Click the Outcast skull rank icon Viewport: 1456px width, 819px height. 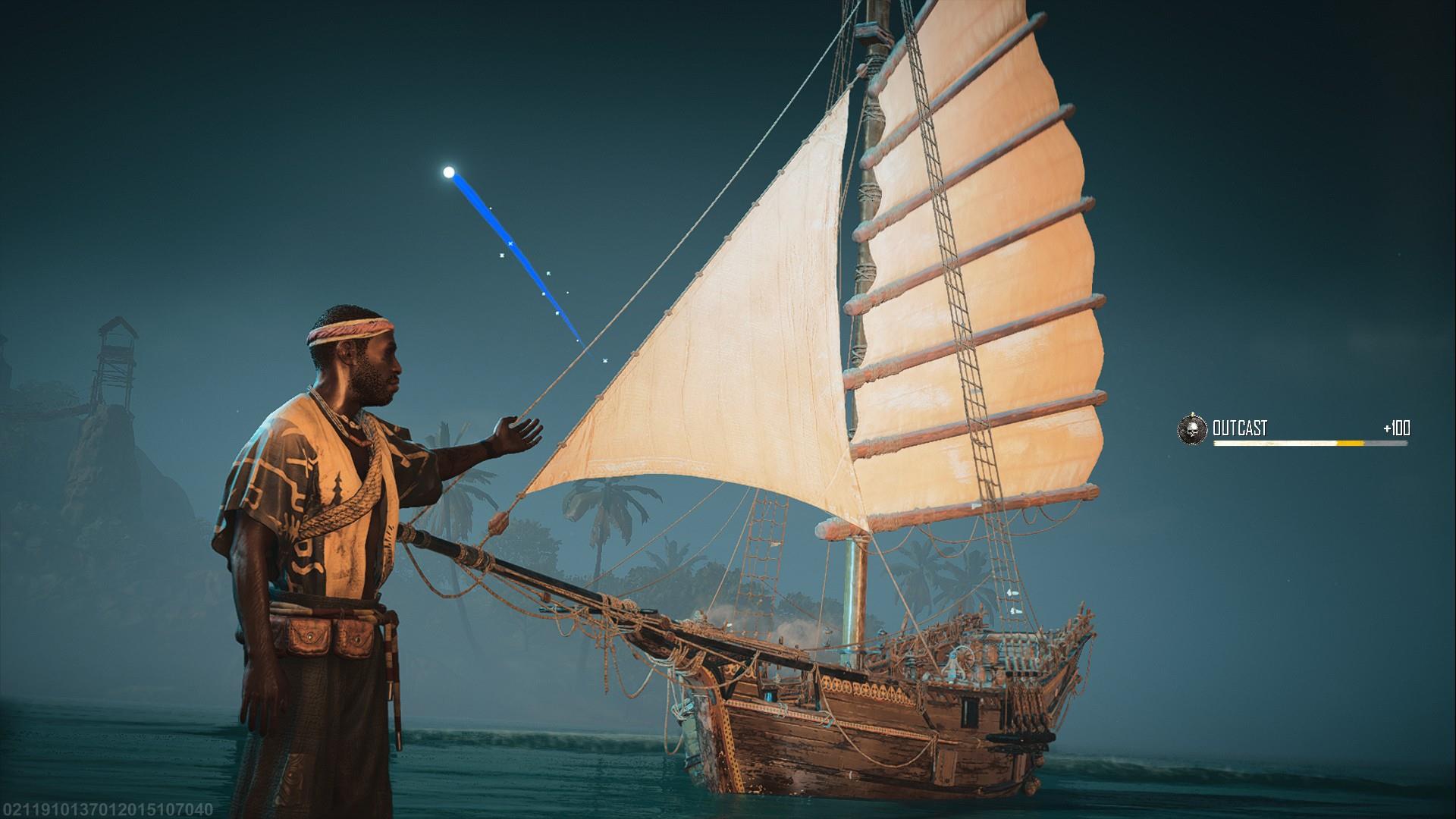click(x=1191, y=429)
